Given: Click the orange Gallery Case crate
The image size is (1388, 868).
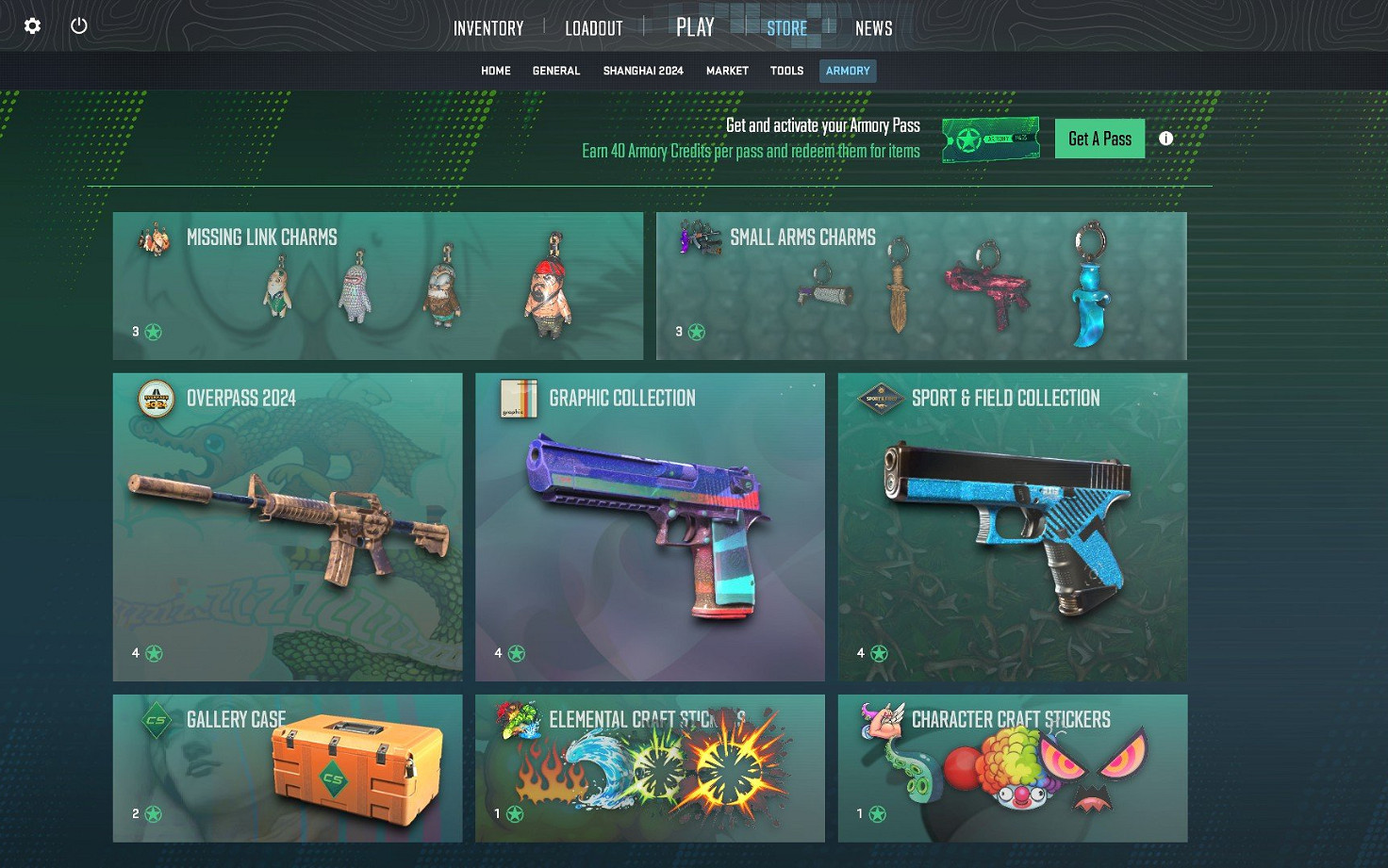Looking at the screenshot, I should [354, 768].
